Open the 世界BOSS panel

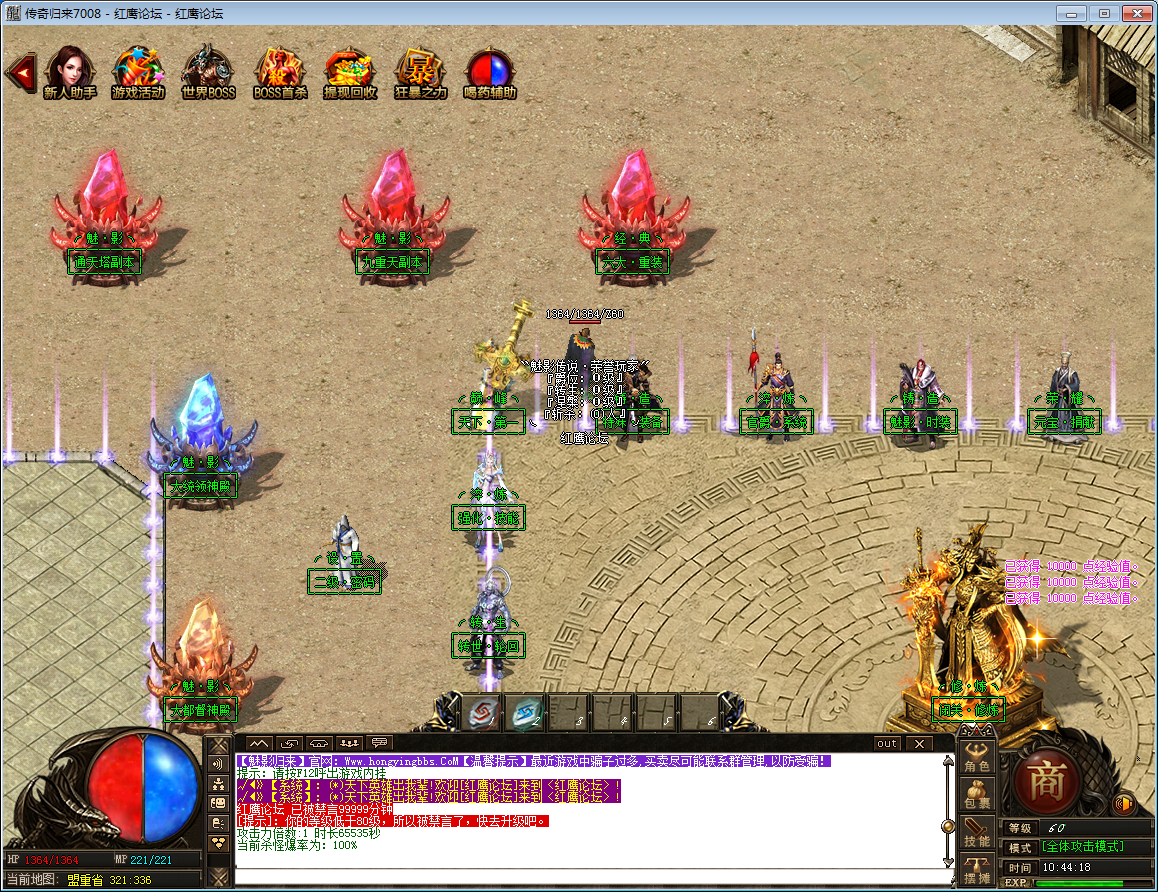click(208, 71)
